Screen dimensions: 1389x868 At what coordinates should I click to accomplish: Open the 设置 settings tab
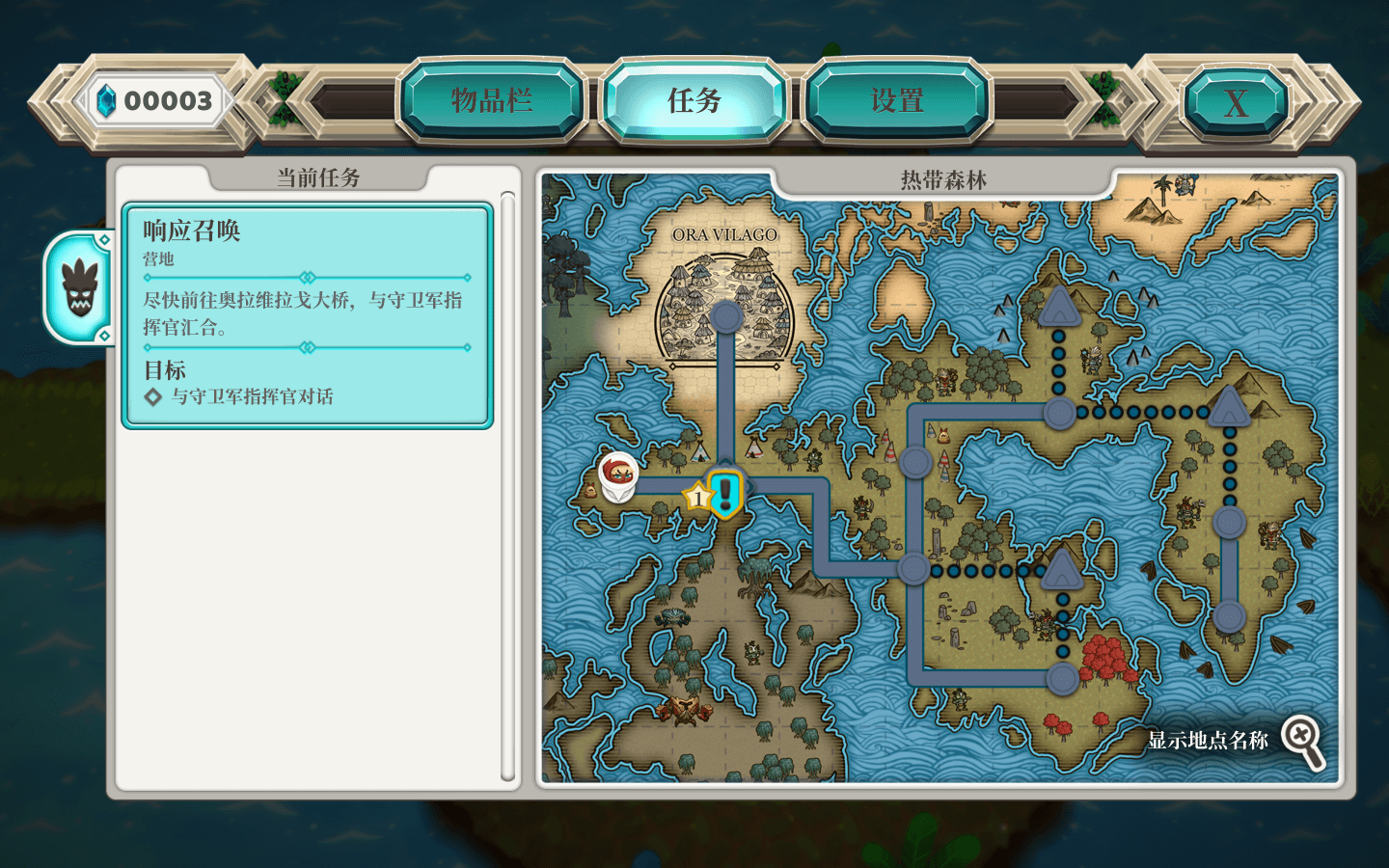(896, 99)
